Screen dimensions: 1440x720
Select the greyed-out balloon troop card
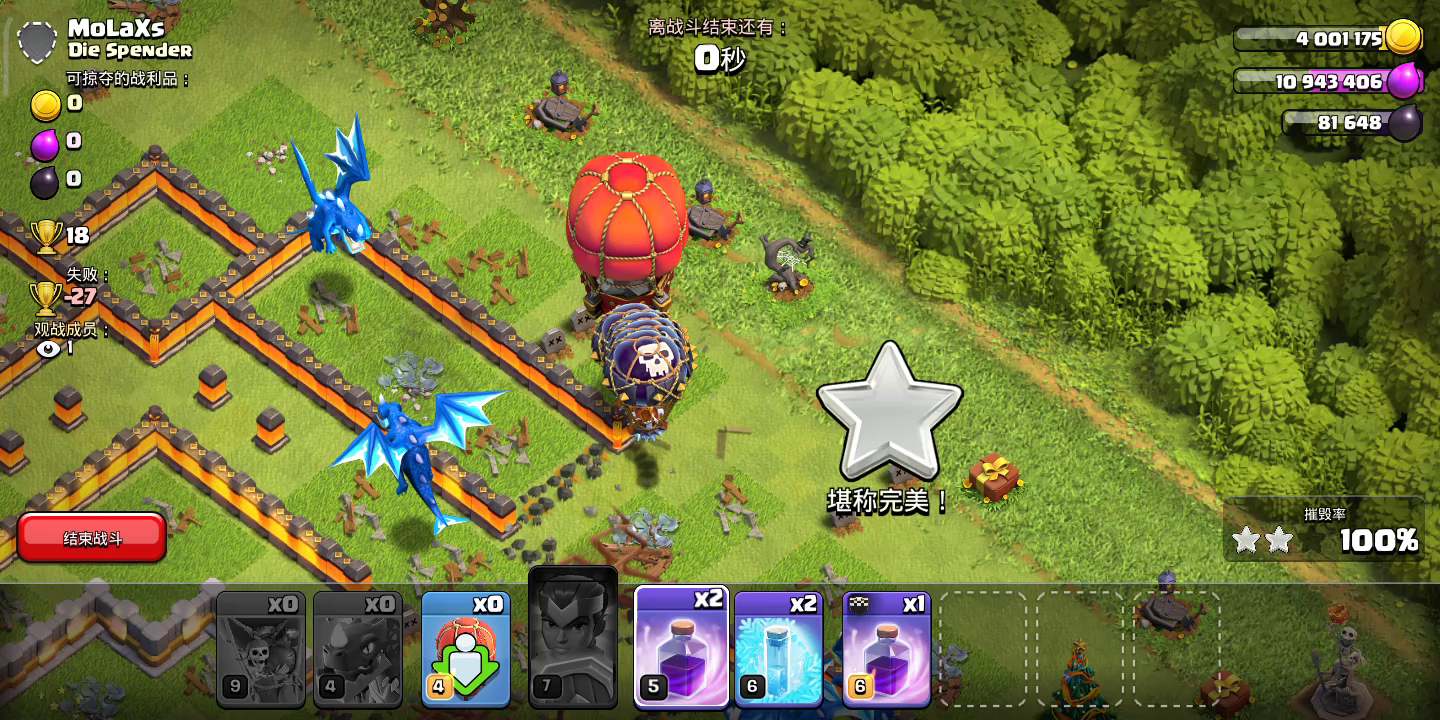click(x=261, y=649)
